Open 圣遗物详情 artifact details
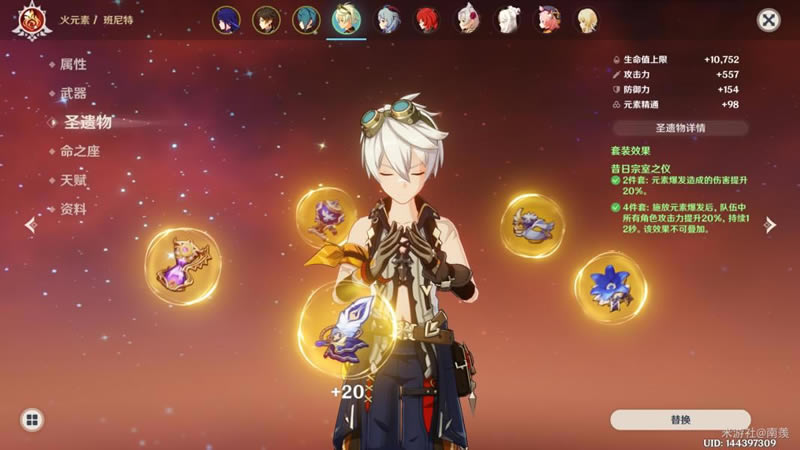The image size is (800, 450). click(x=680, y=128)
